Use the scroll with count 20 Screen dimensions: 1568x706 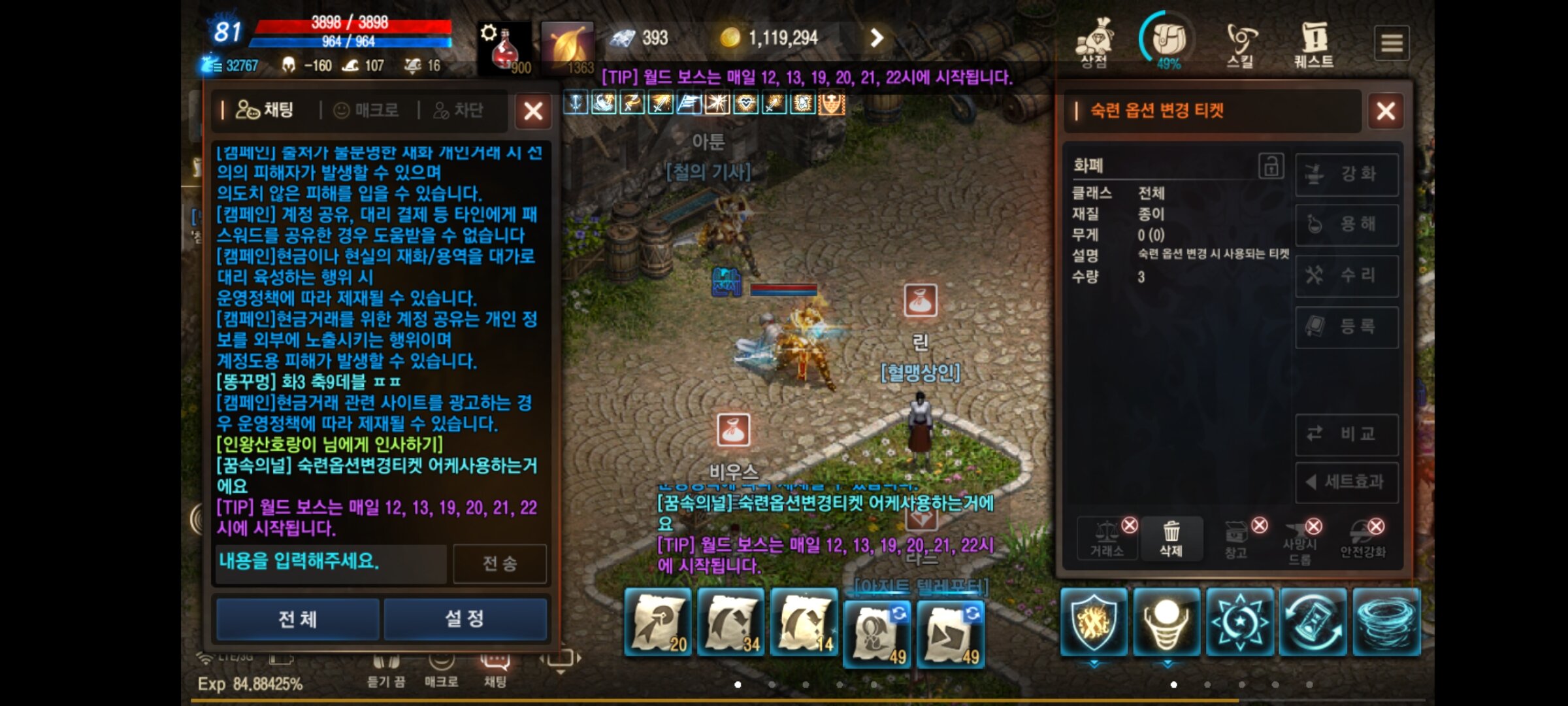(x=658, y=621)
